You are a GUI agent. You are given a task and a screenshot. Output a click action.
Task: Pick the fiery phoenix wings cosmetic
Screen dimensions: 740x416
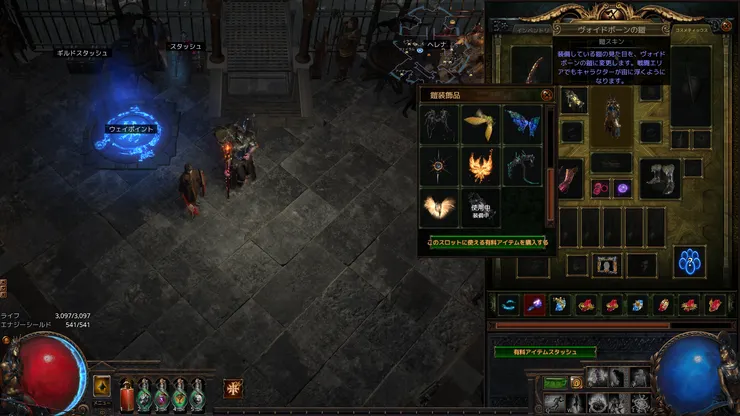(x=480, y=164)
